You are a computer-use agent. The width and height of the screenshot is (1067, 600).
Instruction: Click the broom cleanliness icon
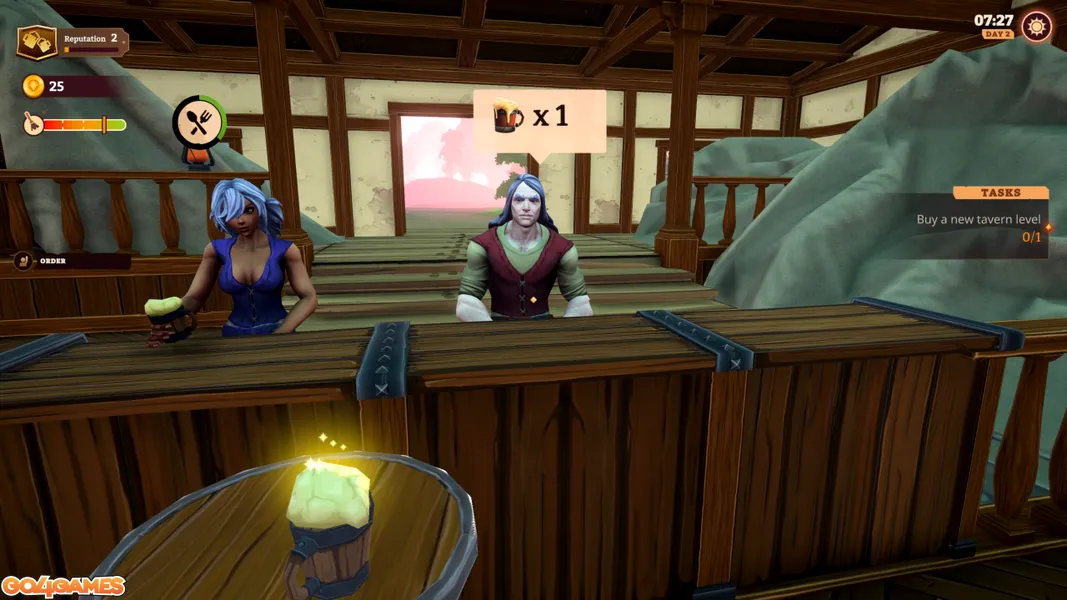pyautogui.click(x=33, y=124)
